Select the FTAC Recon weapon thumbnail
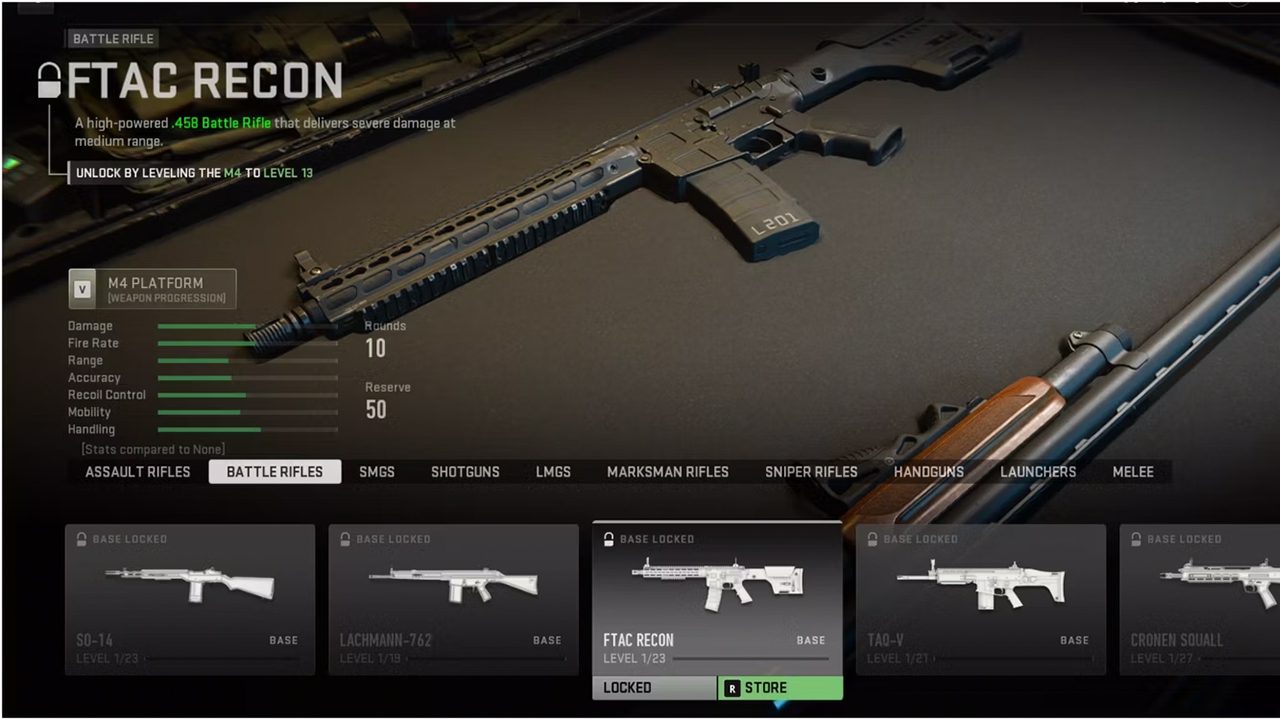This screenshot has width=1280, height=720. point(716,580)
